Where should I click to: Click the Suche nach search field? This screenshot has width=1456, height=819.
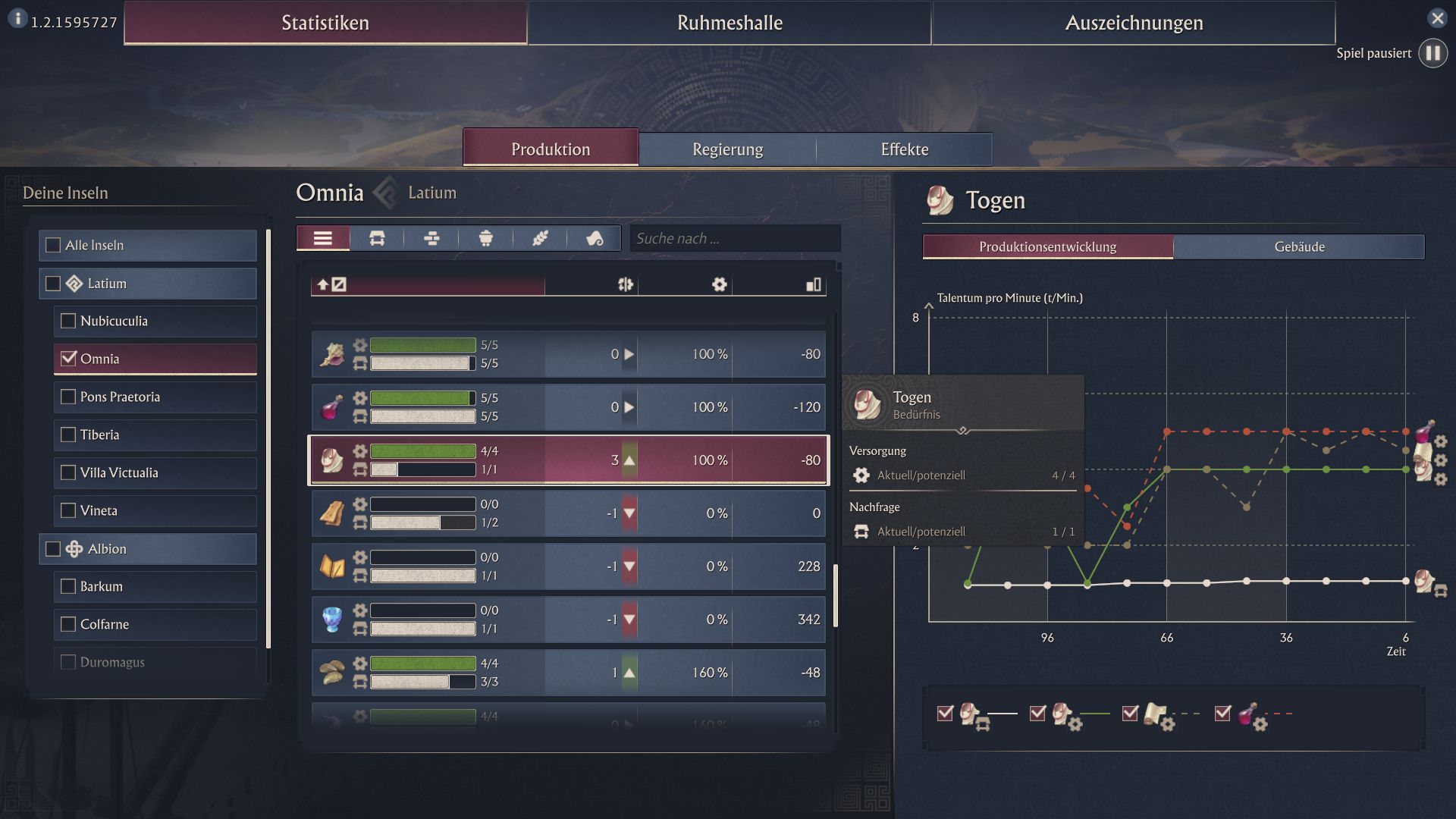[x=734, y=238]
